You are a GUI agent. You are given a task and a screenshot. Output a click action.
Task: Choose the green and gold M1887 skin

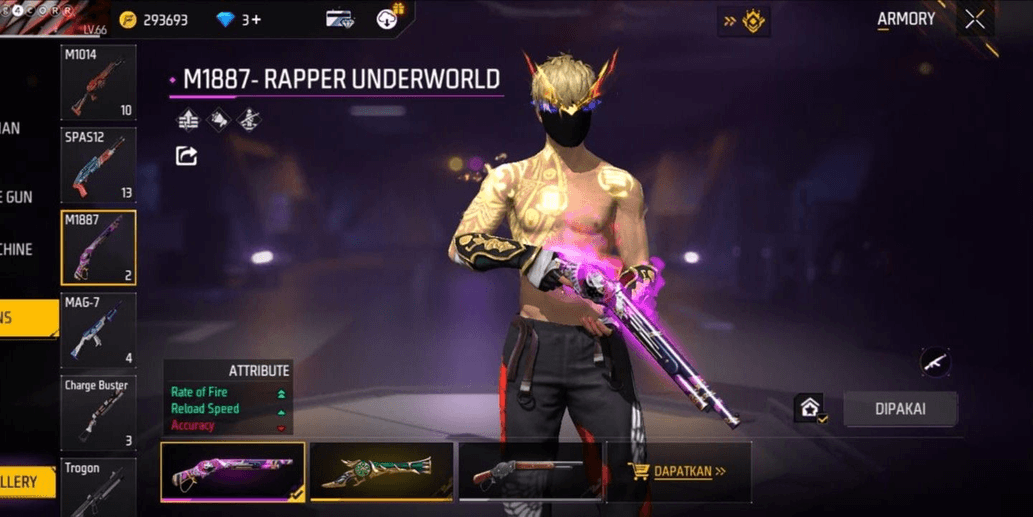pyautogui.click(x=381, y=471)
